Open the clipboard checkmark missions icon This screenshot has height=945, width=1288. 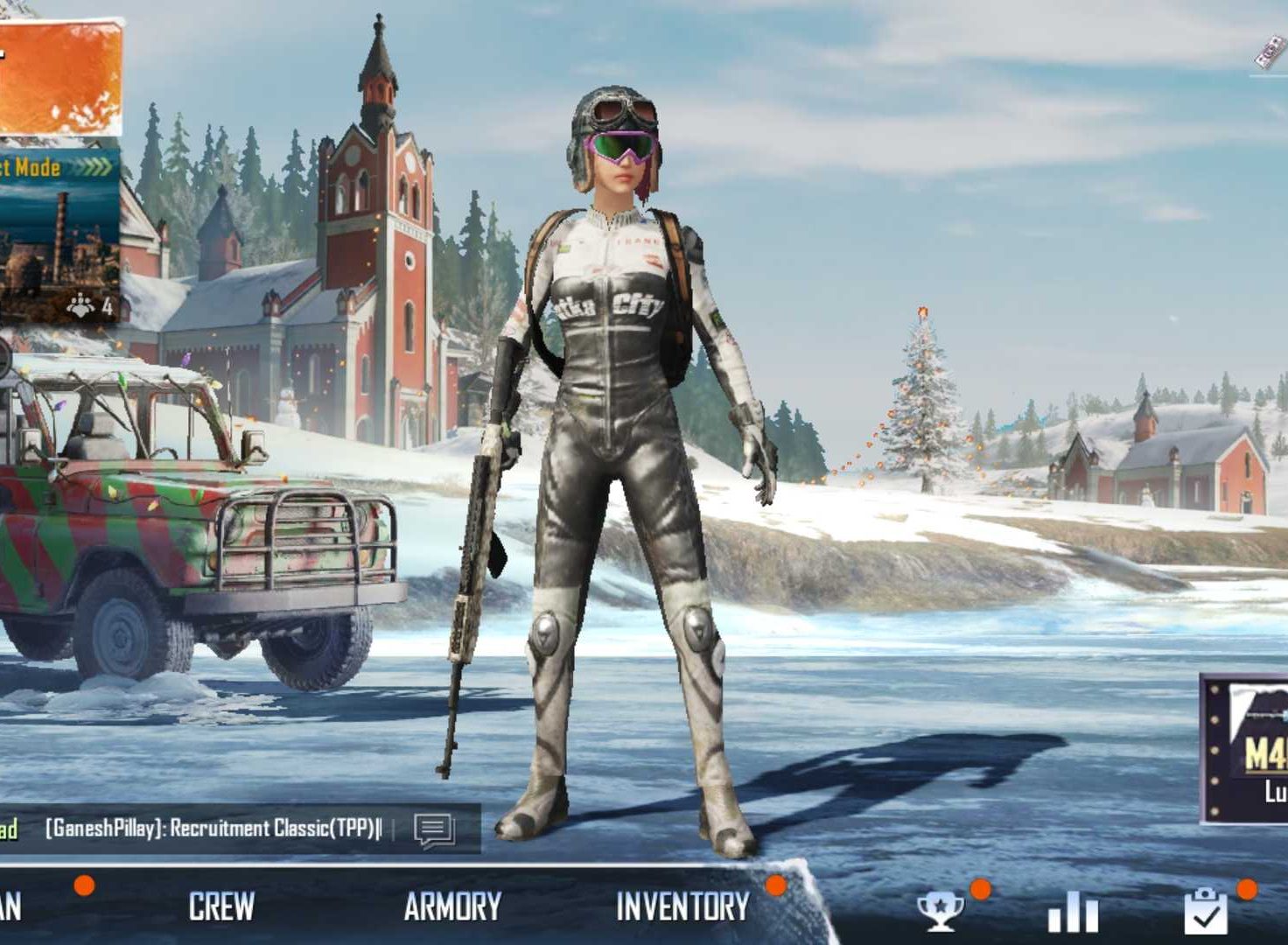[1205, 912]
